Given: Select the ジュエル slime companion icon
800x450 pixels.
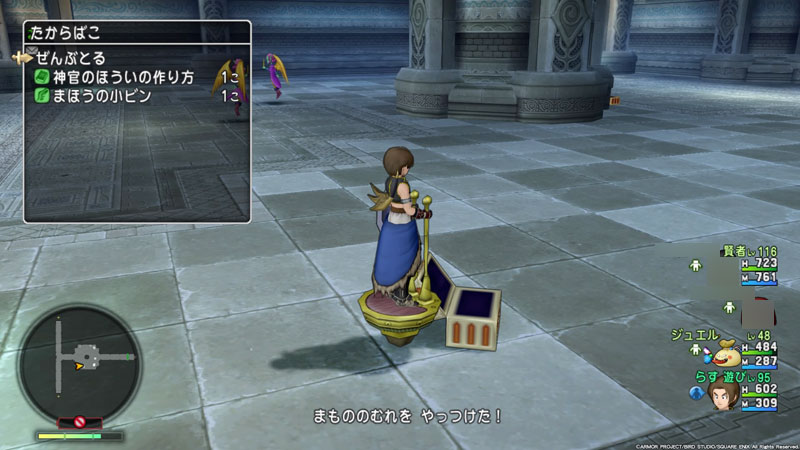Looking at the screenshot, I should click(x=727, y=351).
